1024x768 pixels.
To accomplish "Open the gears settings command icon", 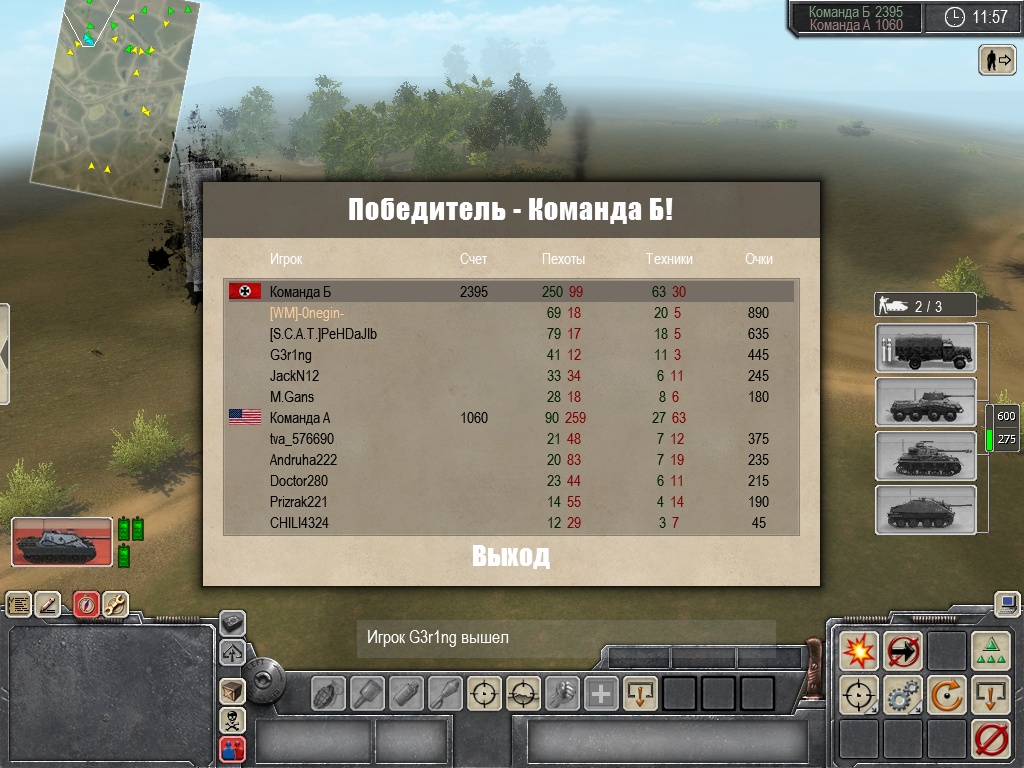I will point(903,694).
